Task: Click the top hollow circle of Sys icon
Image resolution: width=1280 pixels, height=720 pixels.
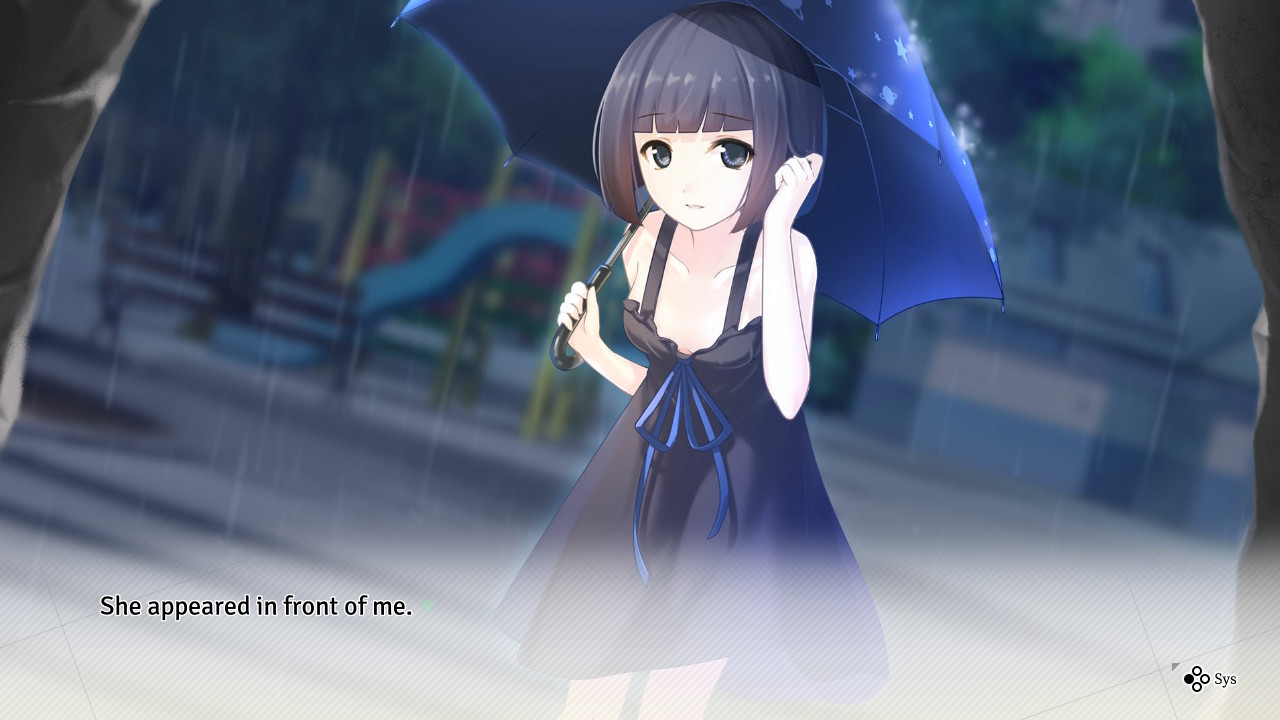Action: tap(1197, 671)
